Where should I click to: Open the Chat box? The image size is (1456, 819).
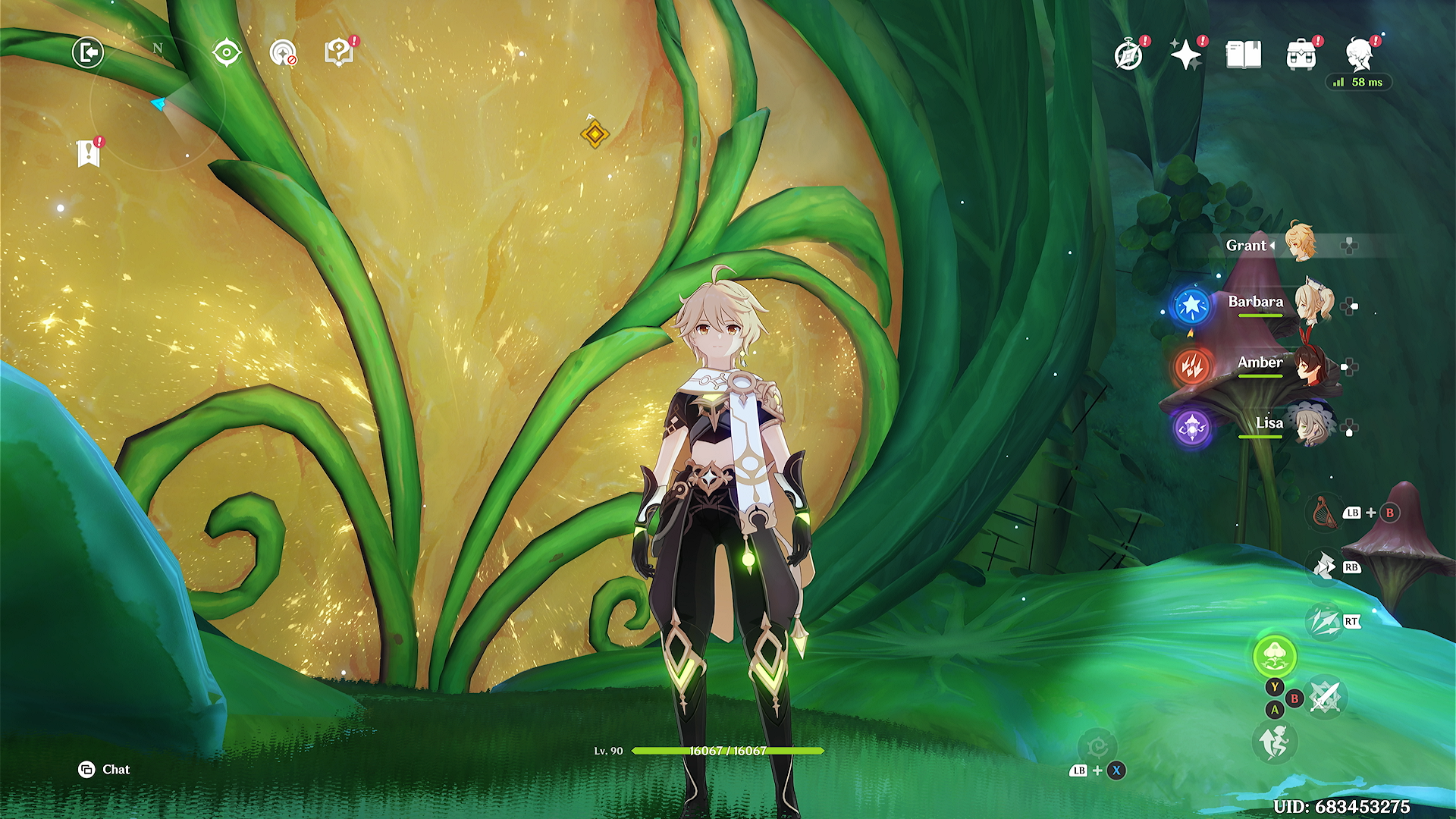click(105, 770)
